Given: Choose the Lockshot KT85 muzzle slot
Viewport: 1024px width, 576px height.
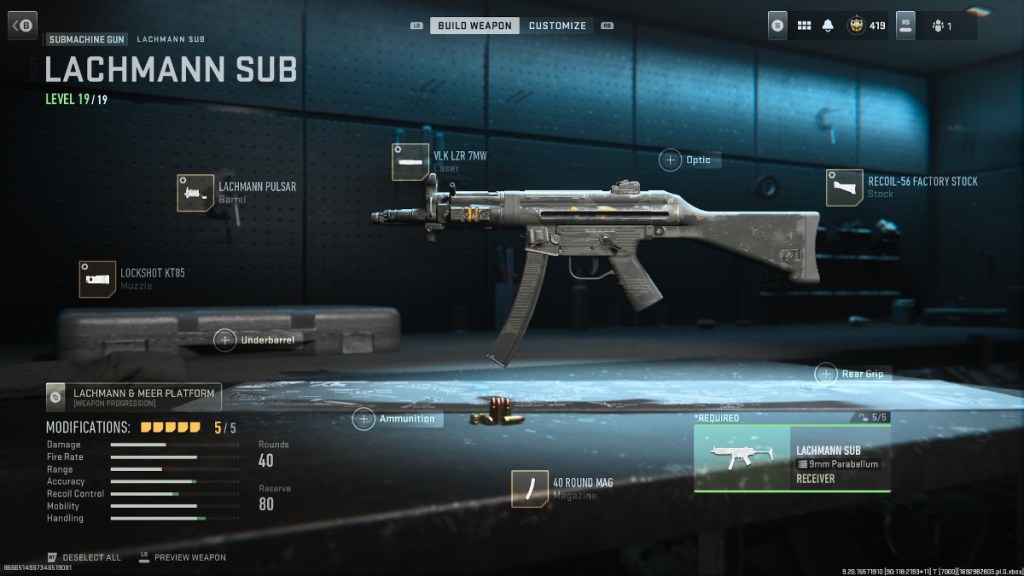Looking at the screenshot, I should (x=97, y=279).
